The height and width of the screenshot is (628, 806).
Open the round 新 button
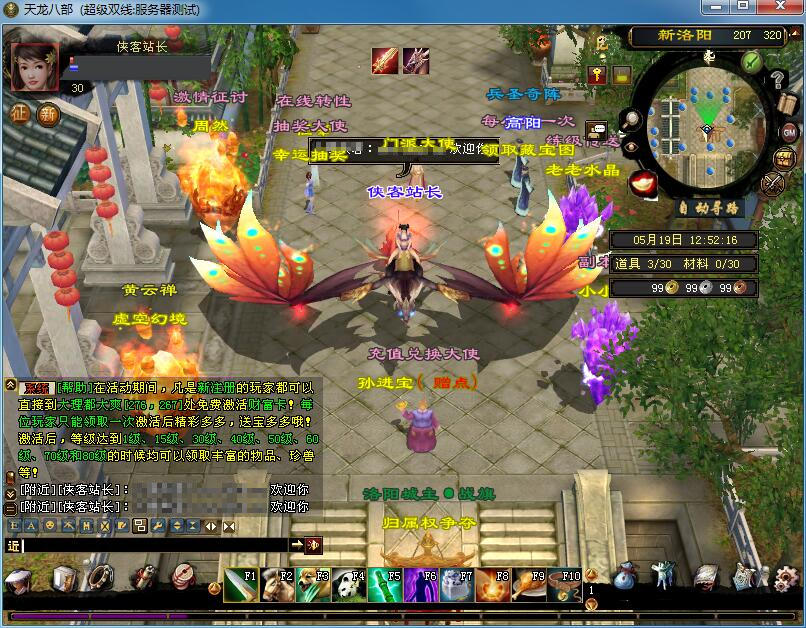(x=48, y=113)
